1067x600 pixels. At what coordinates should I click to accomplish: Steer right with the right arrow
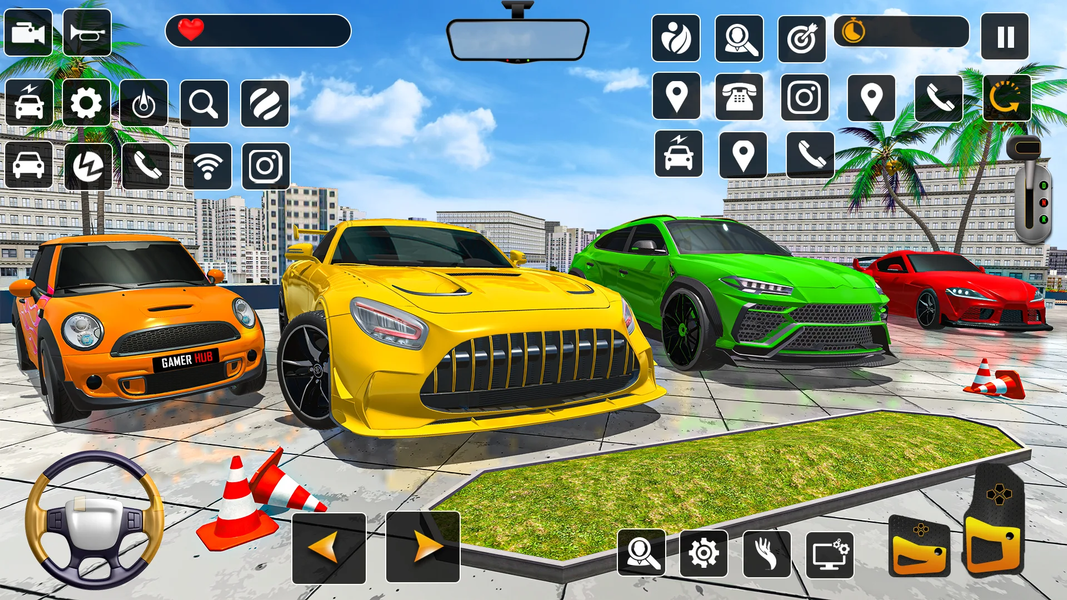click(423, 547)
